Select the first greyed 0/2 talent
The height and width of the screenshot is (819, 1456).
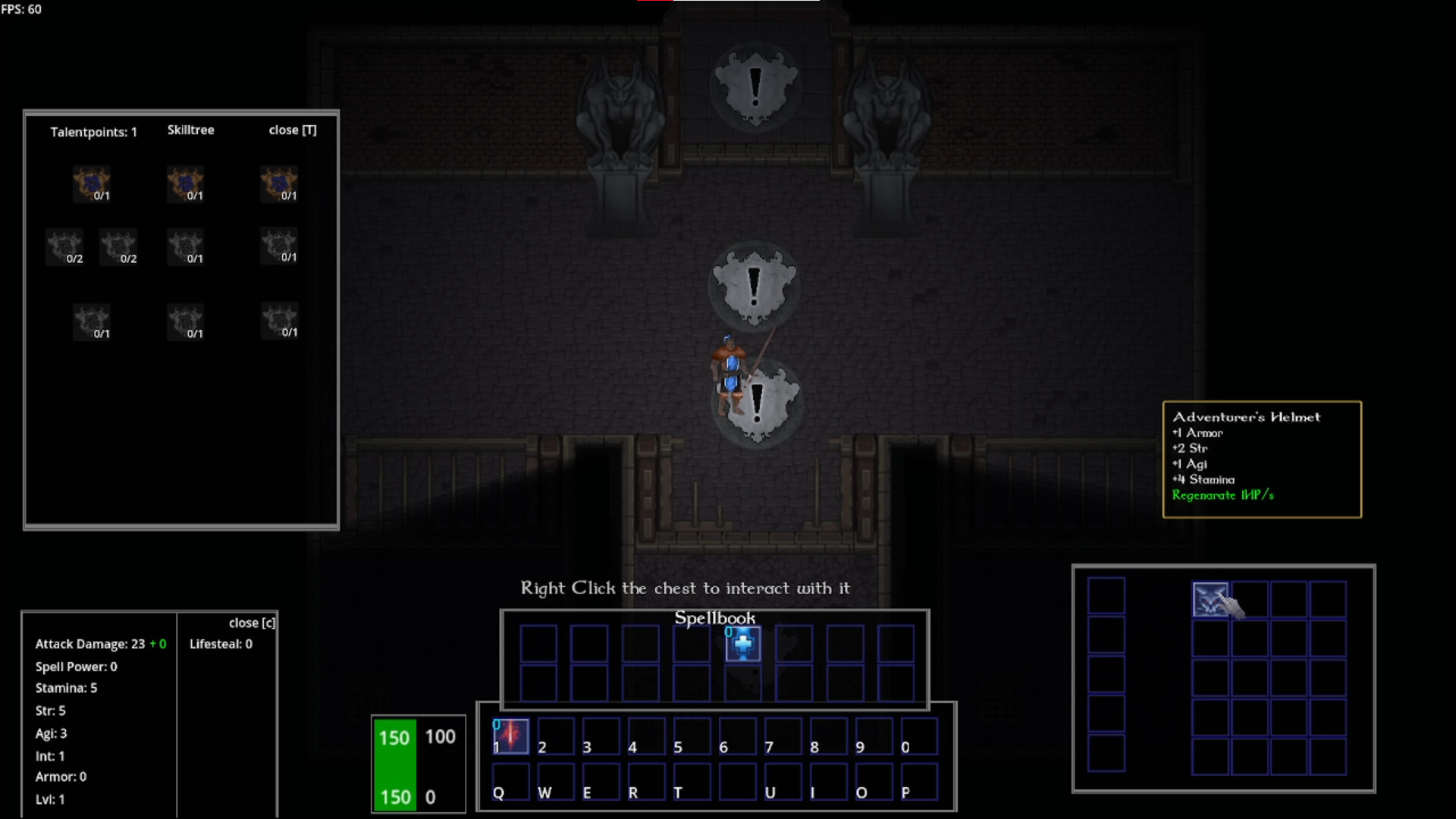click(64, 246)
